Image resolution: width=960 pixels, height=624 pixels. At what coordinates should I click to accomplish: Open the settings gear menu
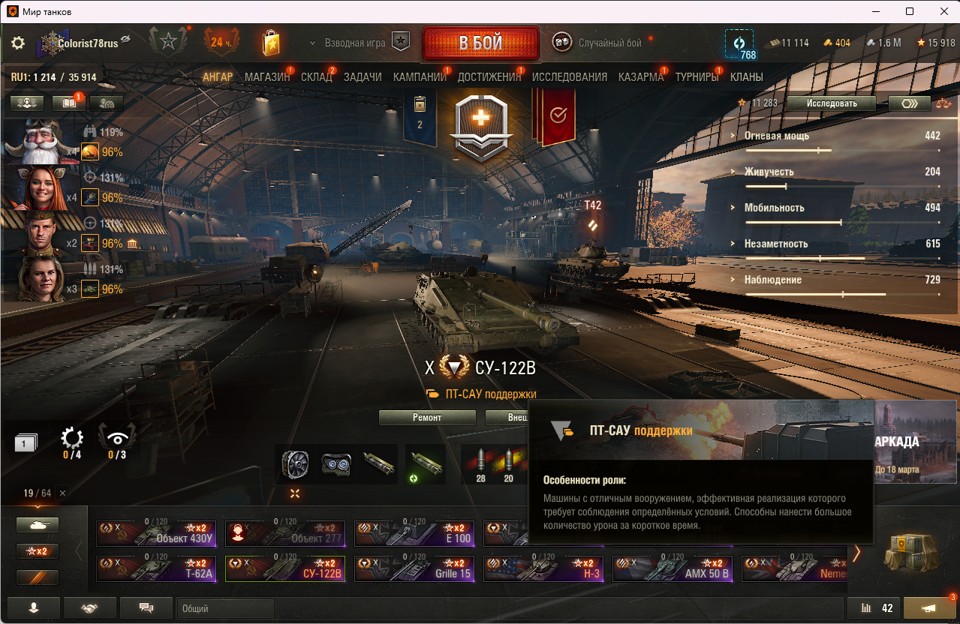17,43
